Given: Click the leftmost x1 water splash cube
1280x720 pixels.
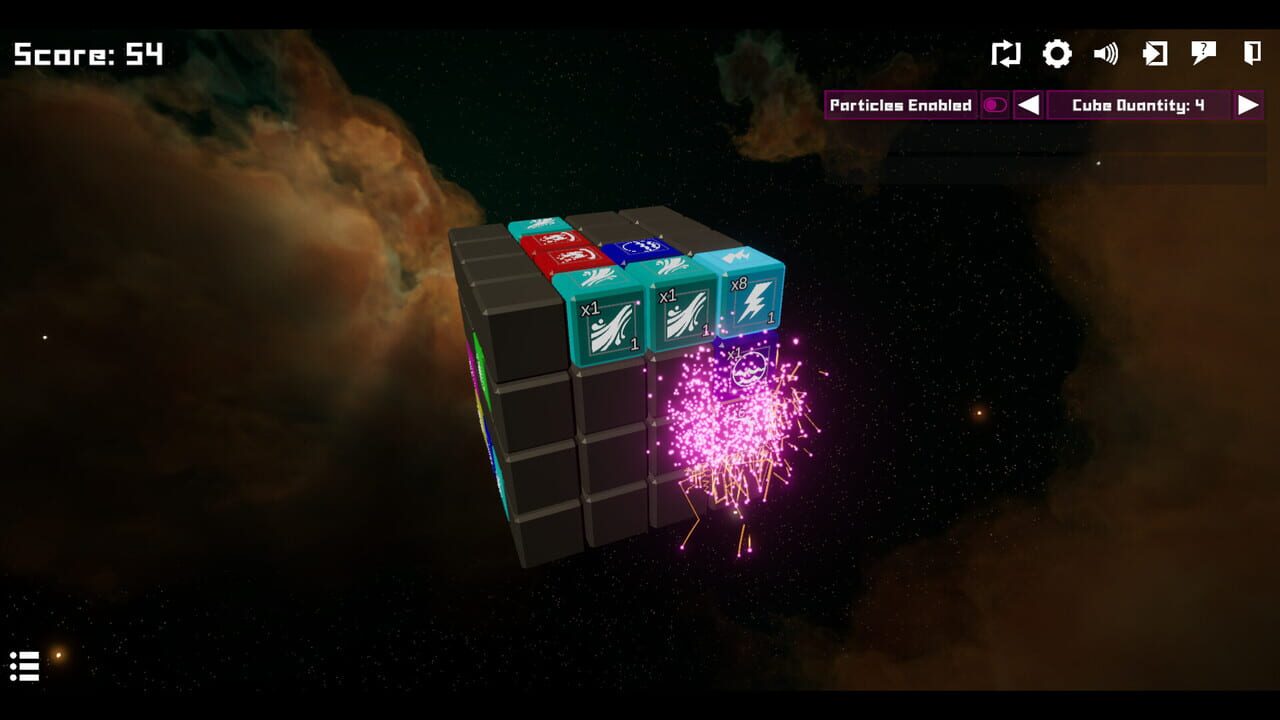Looking at the screenshot, I should pos(607,322).
